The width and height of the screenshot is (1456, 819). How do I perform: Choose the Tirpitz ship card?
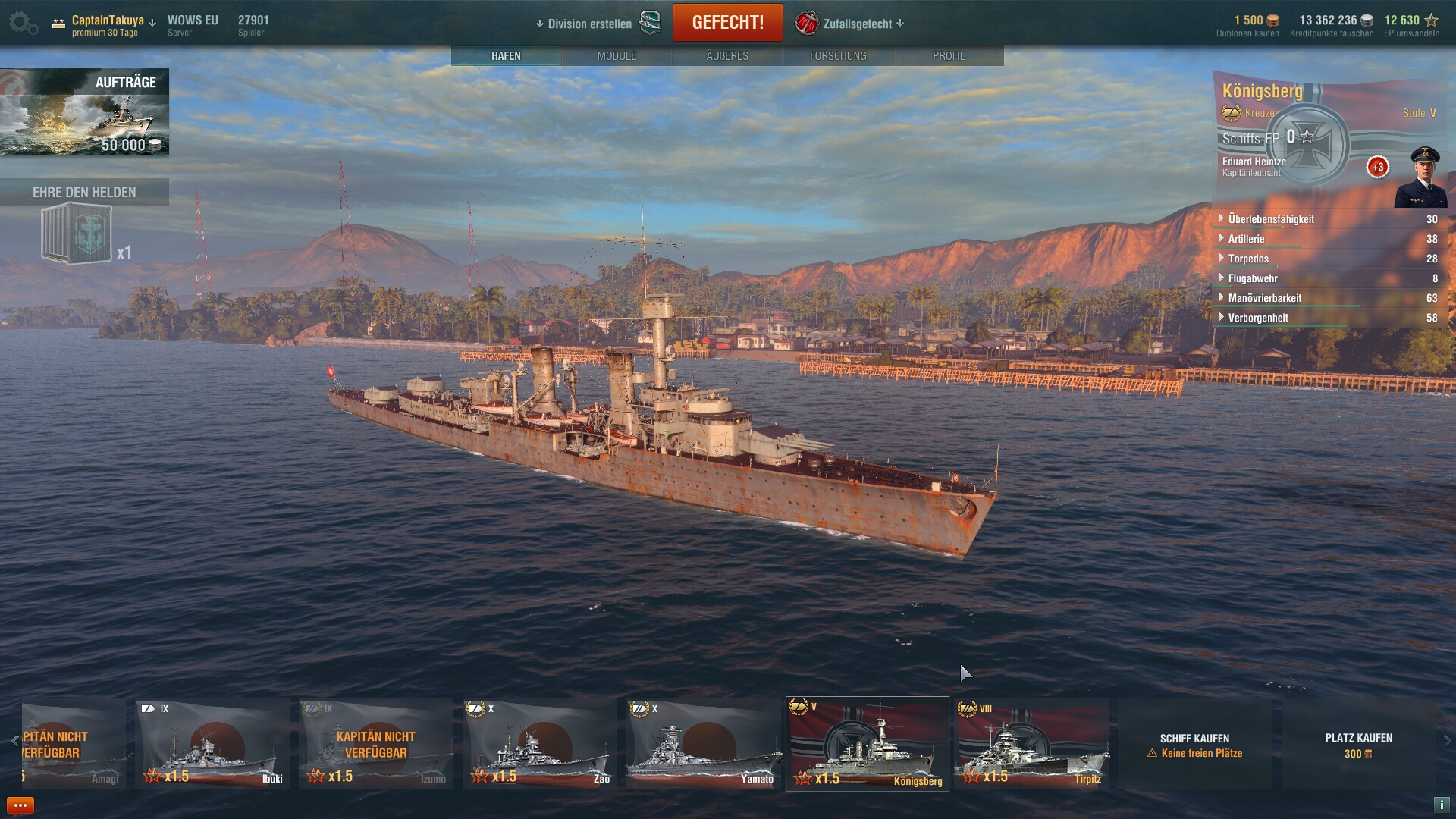tap(1031, 744)
